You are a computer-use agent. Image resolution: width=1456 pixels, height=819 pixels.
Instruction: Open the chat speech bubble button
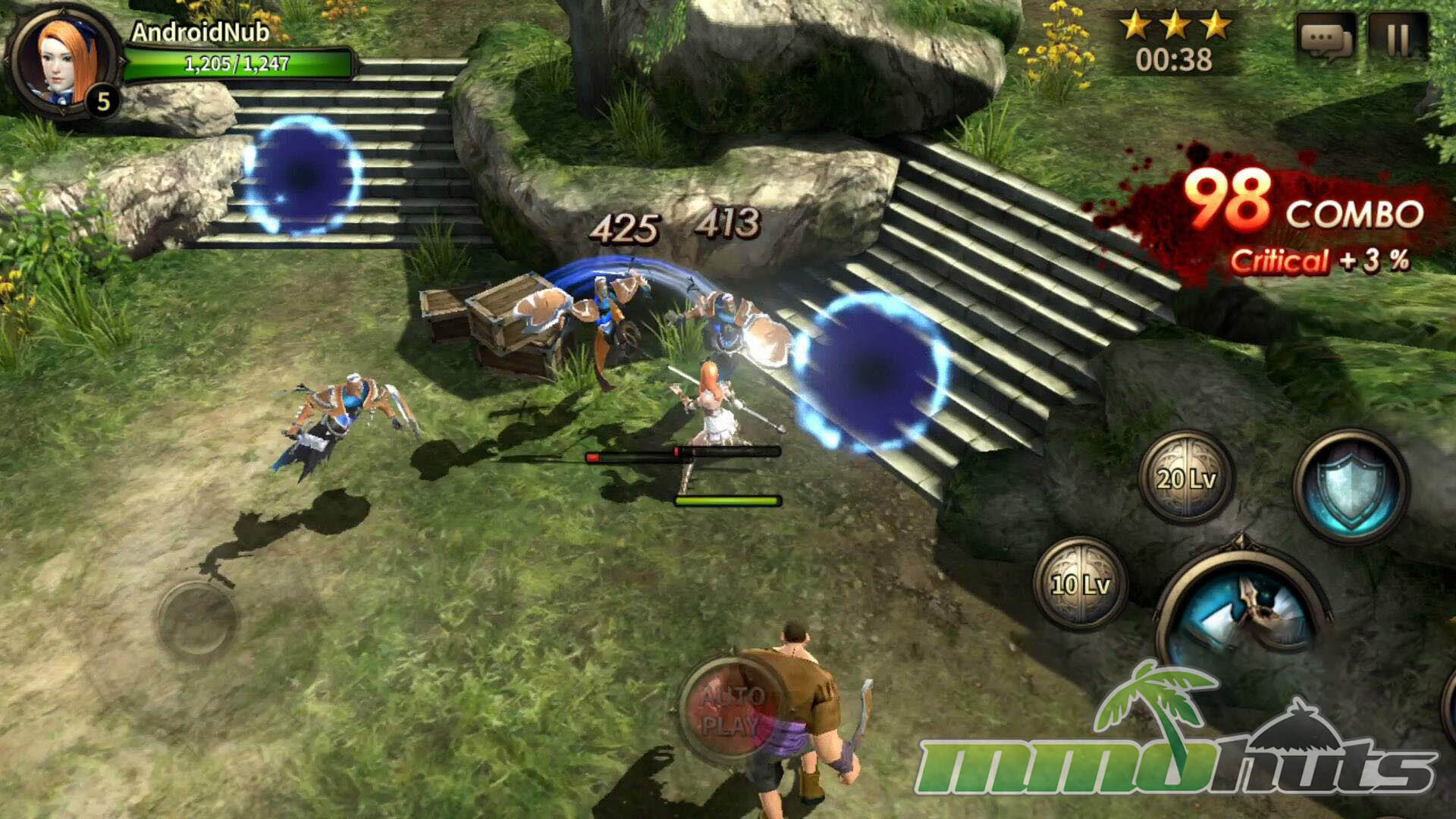coord(1326,39)
